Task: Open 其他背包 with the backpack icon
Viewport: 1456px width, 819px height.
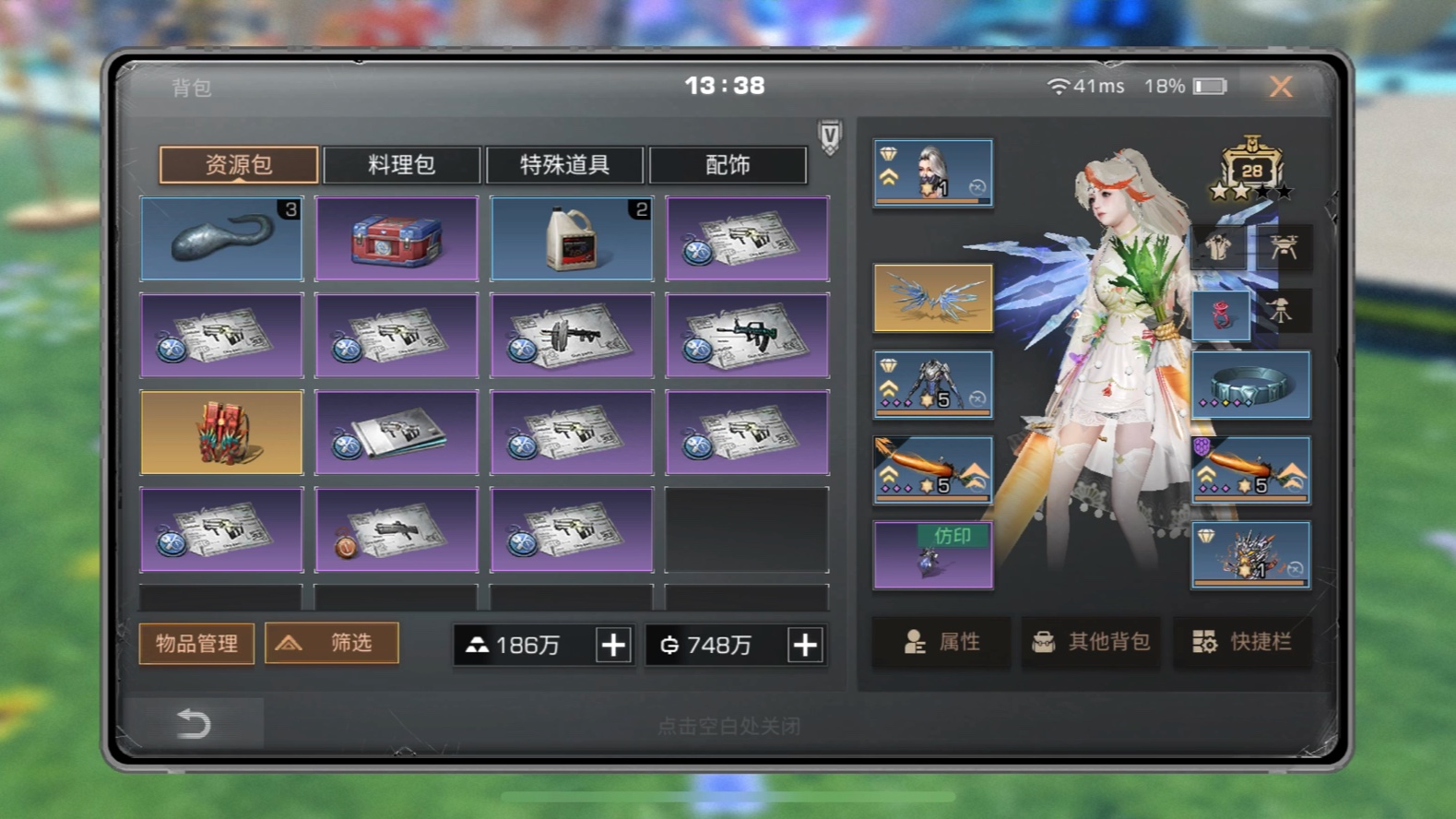Action: 1091,642
